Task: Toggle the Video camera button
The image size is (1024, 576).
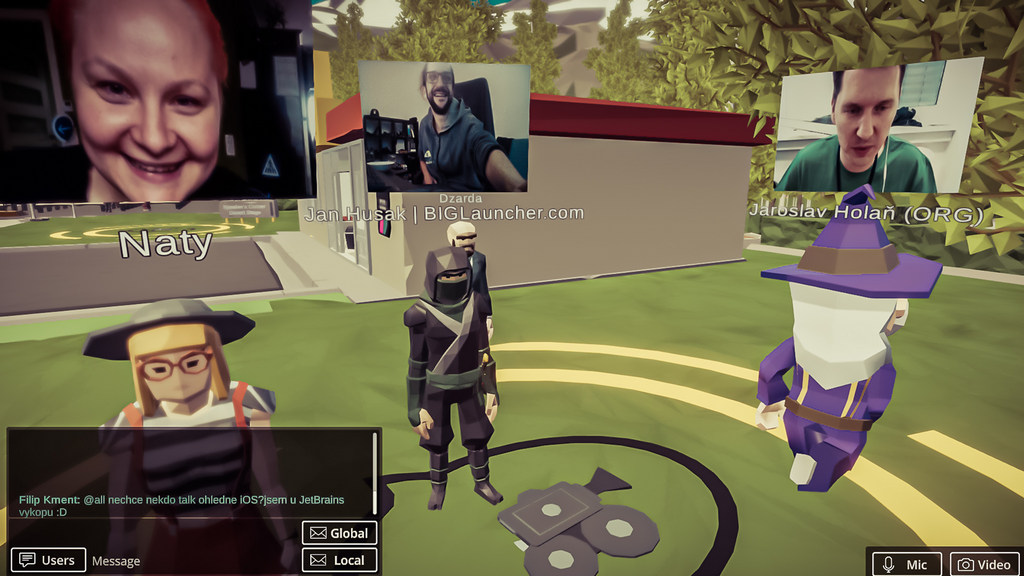Action: (x=984, y=564)
